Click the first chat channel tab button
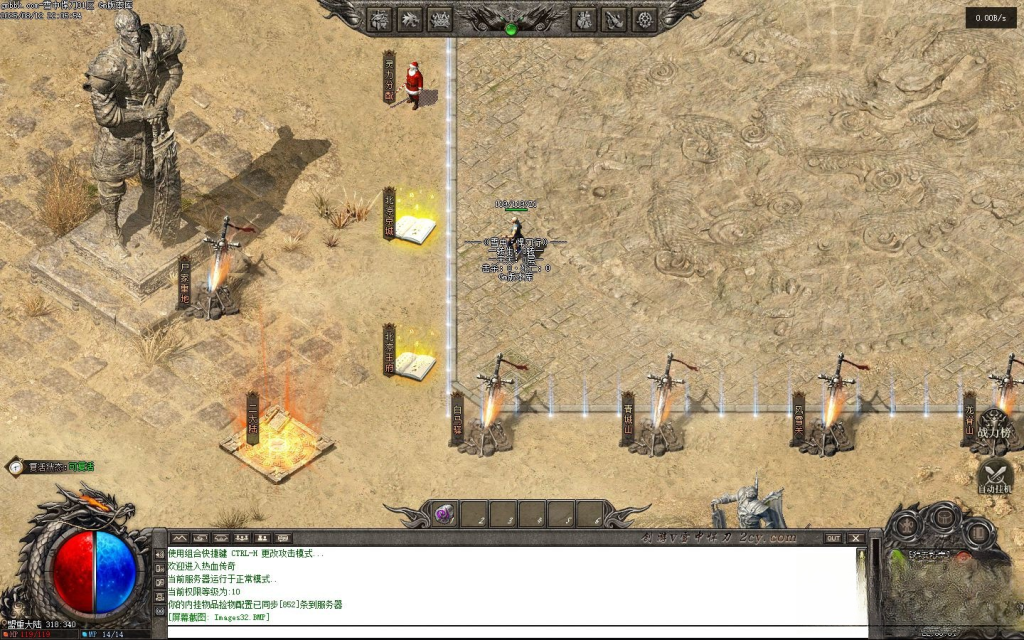This screenshot has width=1024, height=640. pos(179,538)
